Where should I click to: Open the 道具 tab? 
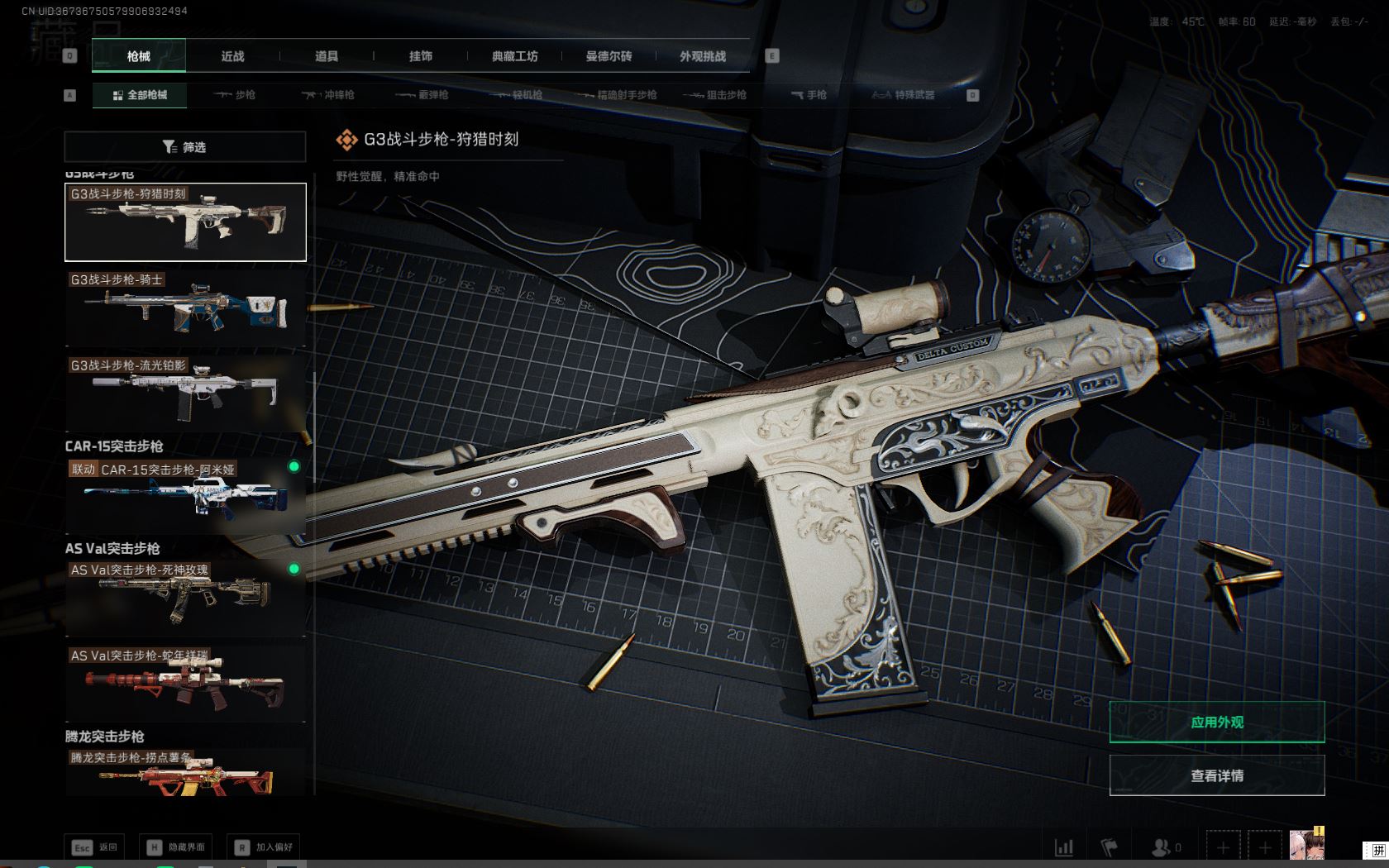click(x=327, y=56)
